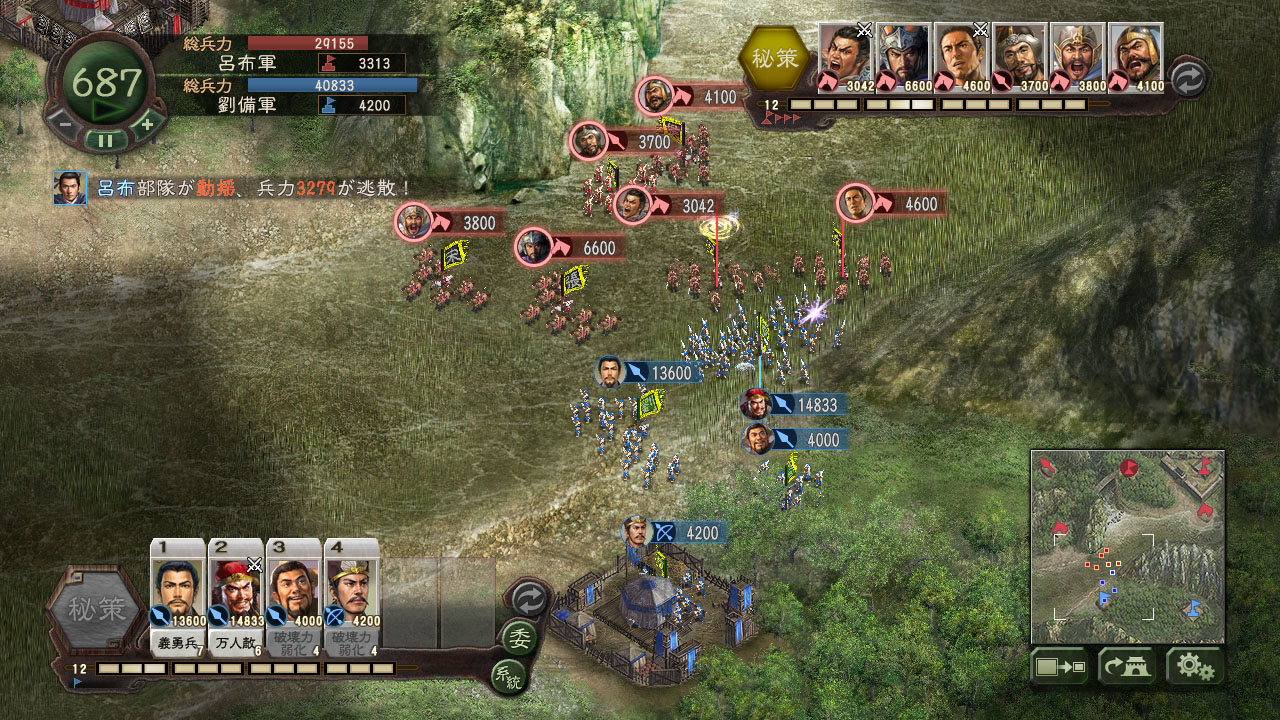The image size is (1280, 720).
Task: Cycle player officer cards with the arrows button
Action: coord(528,598)
